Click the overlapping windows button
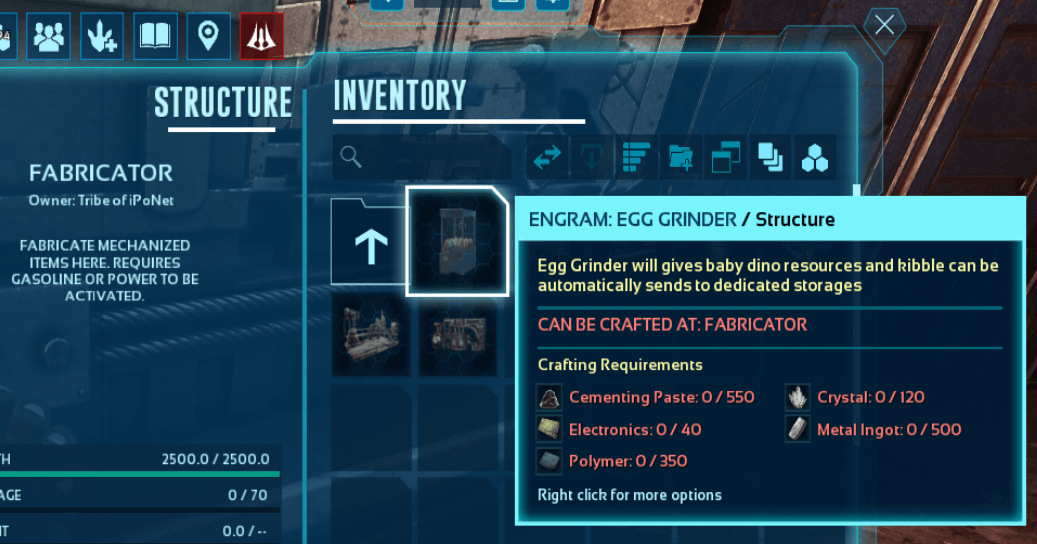The height and width of the screenshot is (544, 1037). [x=726, y=158]
